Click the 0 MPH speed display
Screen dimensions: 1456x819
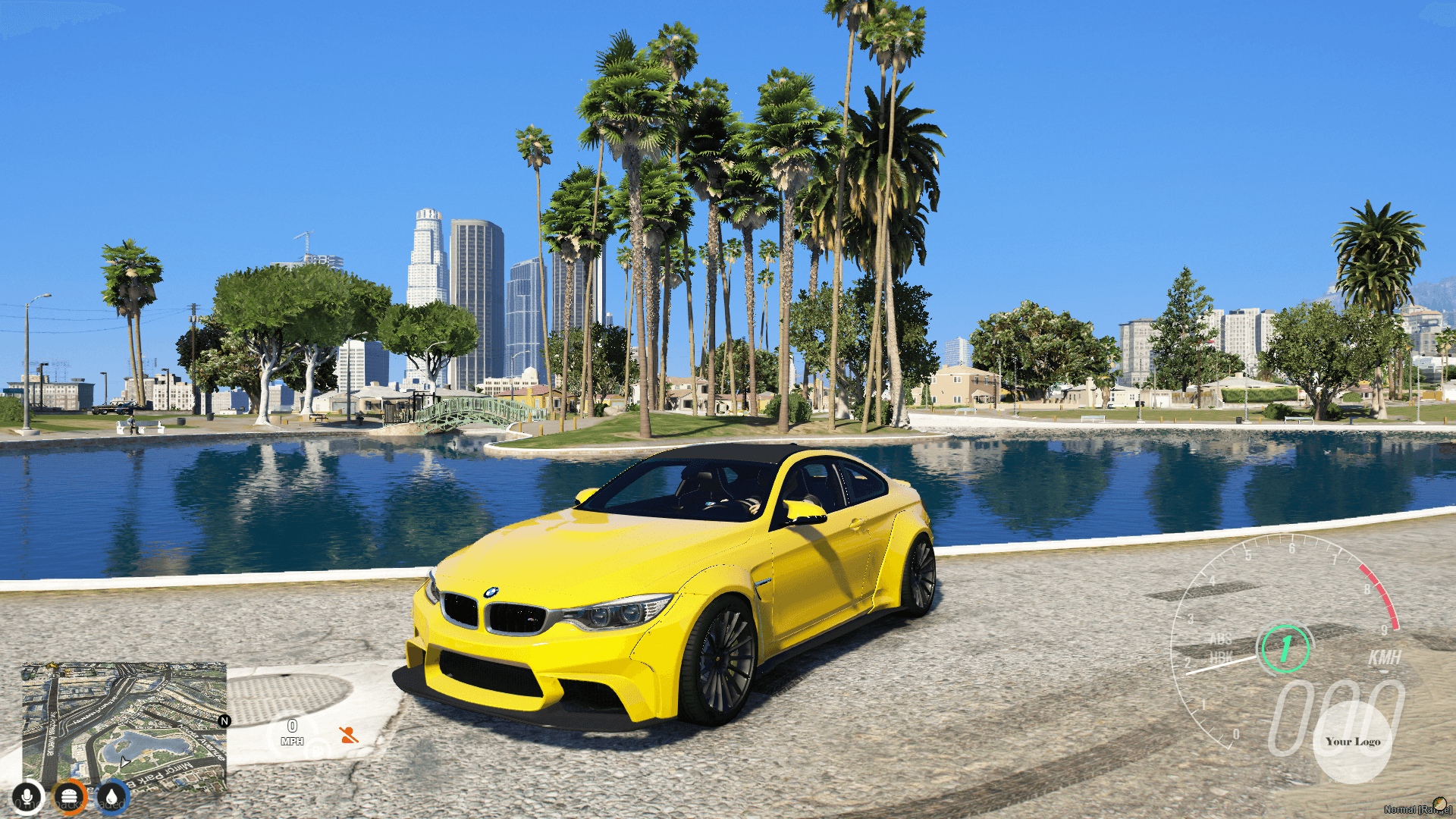(292, 733)
